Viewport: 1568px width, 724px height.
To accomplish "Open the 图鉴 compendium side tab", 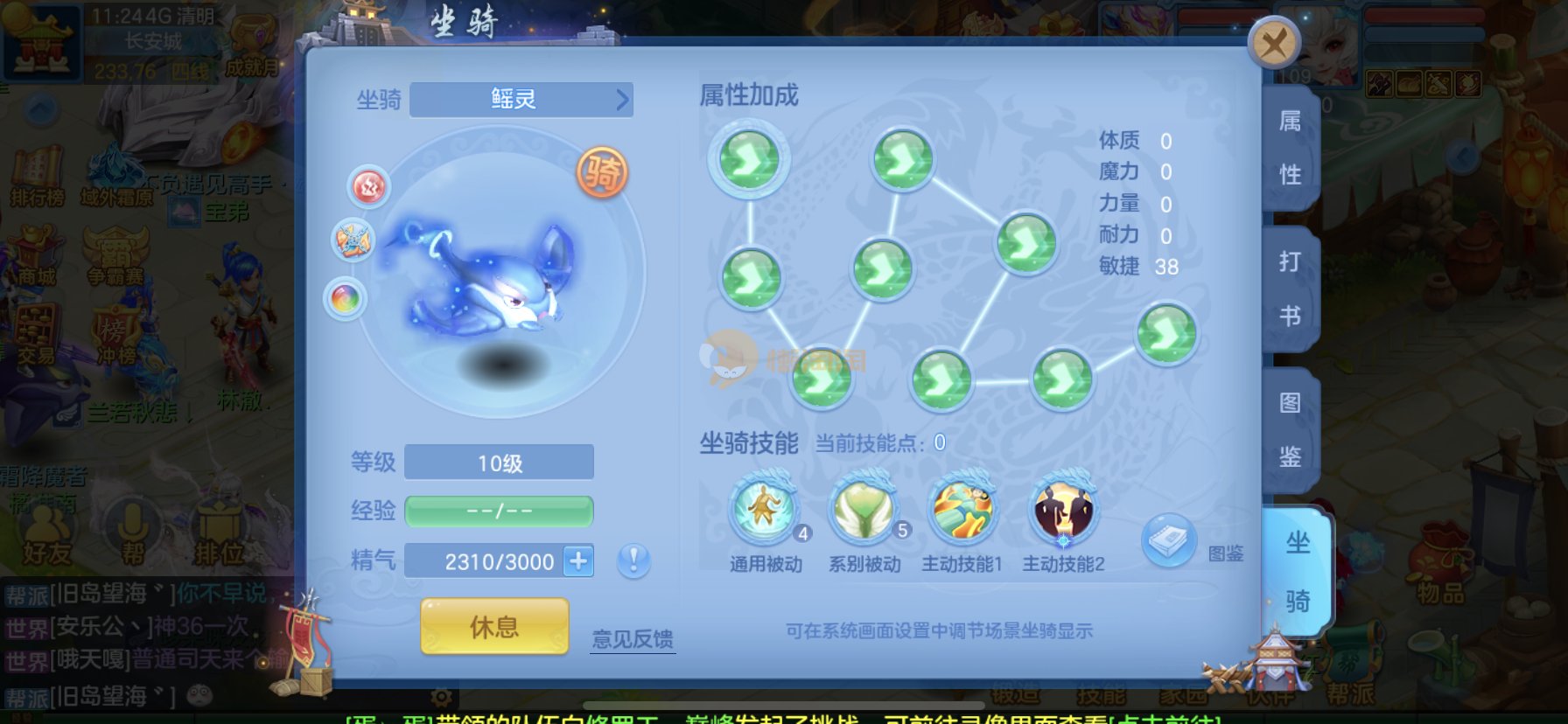I will coord(1289,429).
